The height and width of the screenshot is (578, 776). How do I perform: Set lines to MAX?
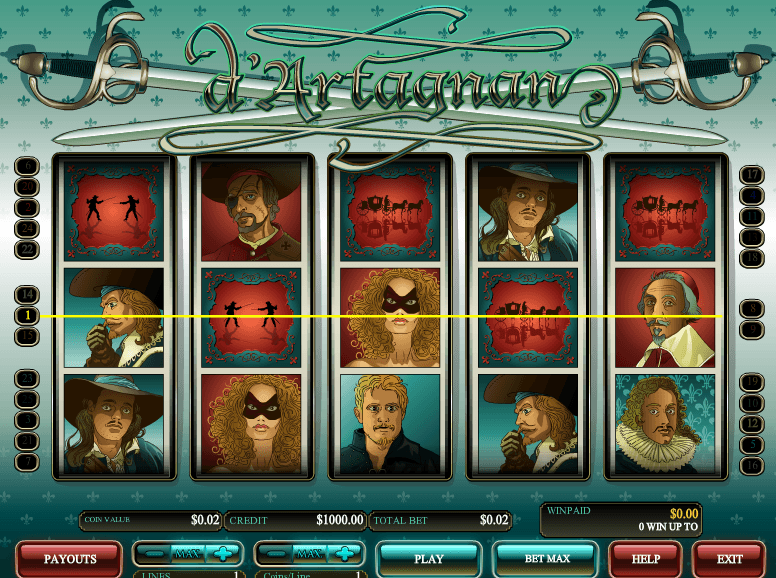187,553
